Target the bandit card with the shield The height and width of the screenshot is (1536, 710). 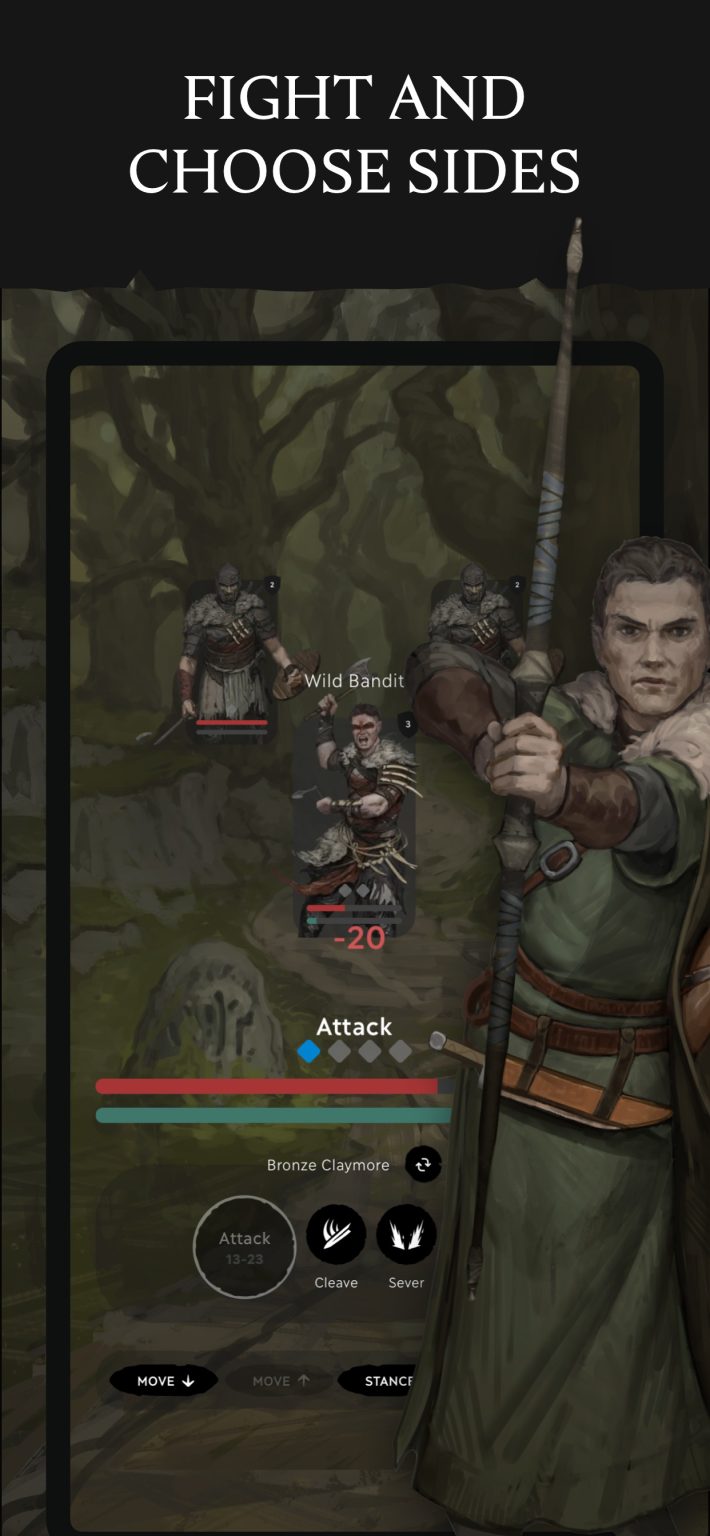(232, 660)
